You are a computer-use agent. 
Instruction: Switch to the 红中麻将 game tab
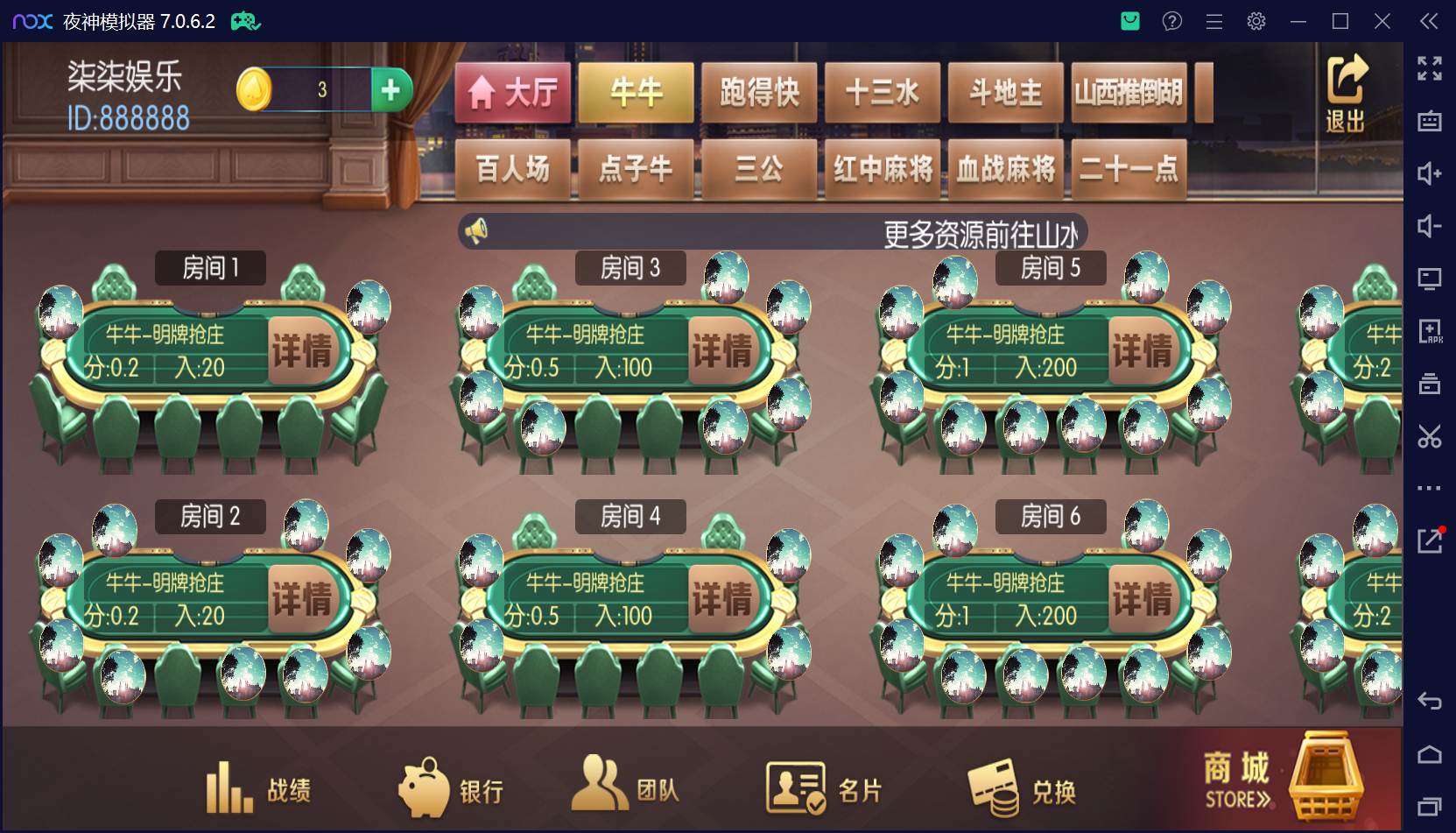pyautogui.click(x=883, y=169)
